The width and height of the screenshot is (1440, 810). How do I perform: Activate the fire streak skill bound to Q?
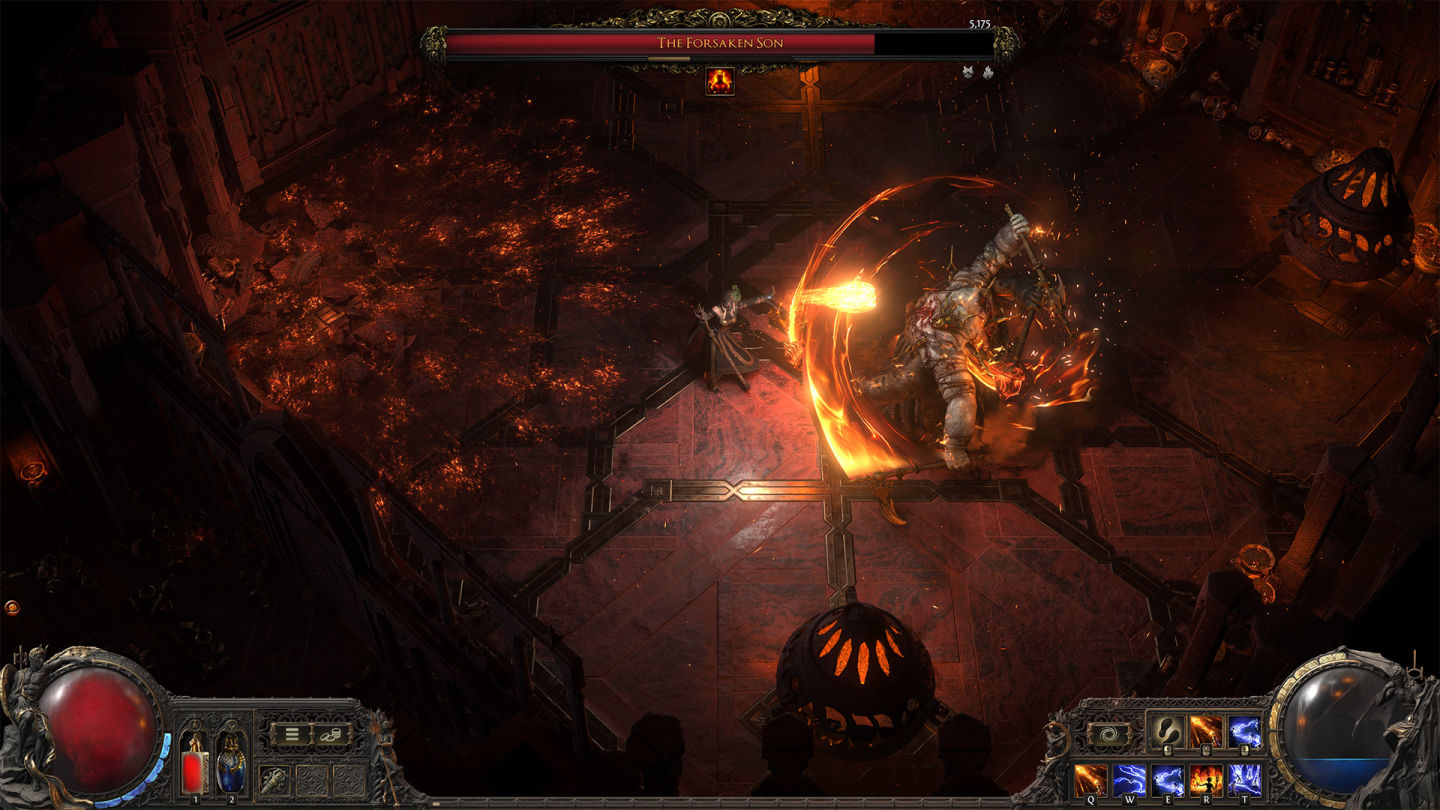(1090, 780)
